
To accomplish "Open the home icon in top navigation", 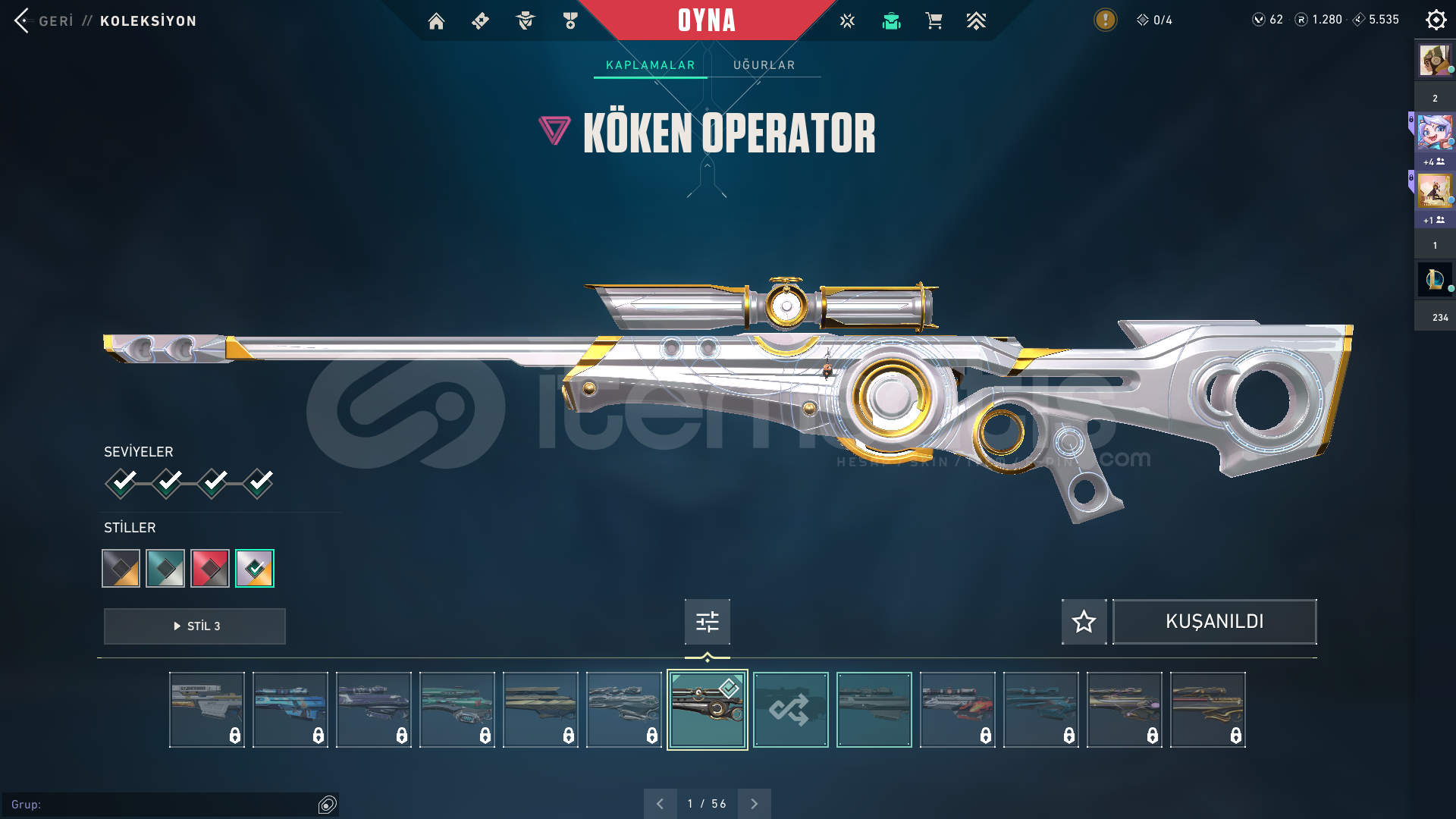I will point(436,21).
